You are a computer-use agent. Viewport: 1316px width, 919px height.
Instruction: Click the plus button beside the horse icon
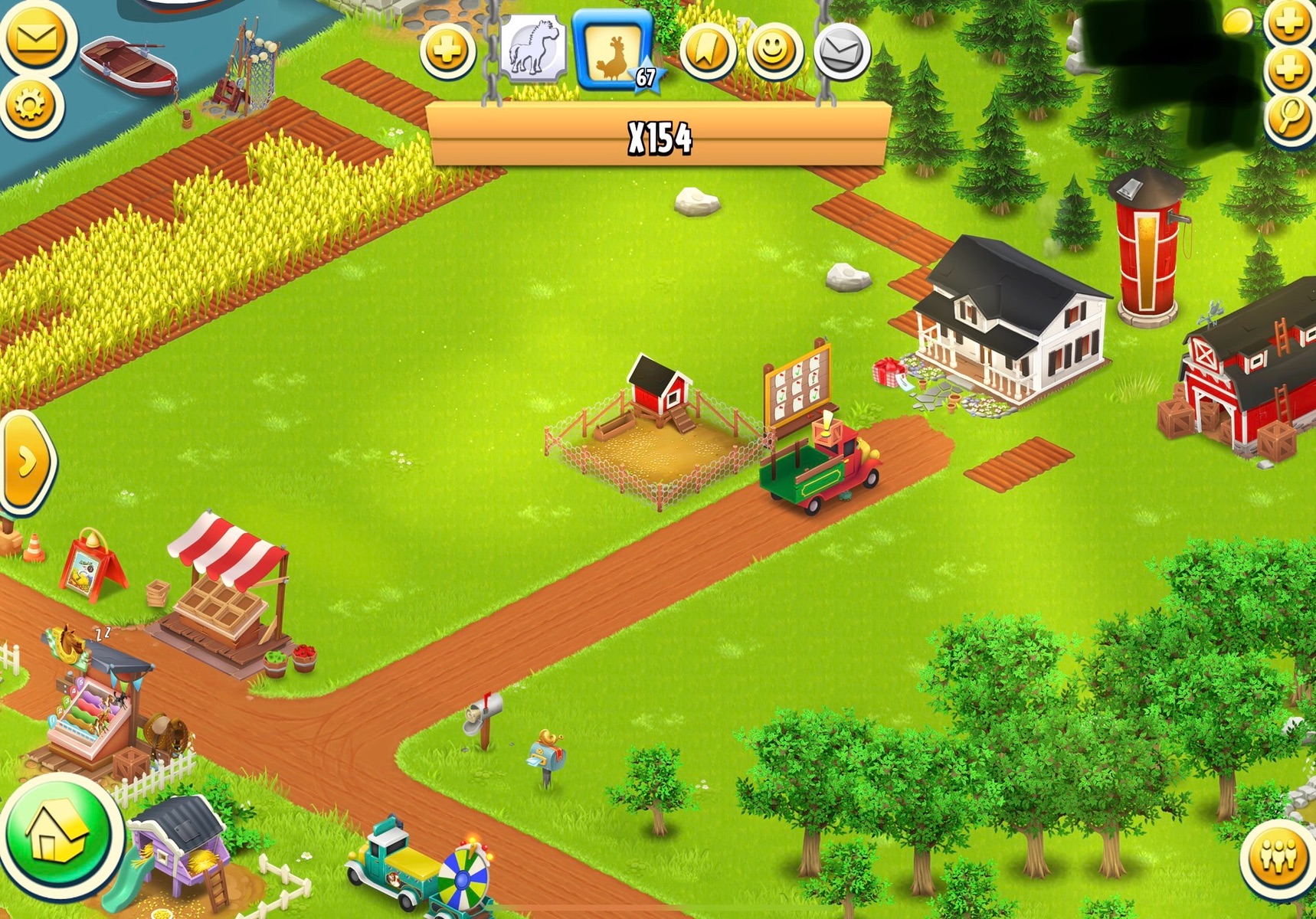pos(447,52)
